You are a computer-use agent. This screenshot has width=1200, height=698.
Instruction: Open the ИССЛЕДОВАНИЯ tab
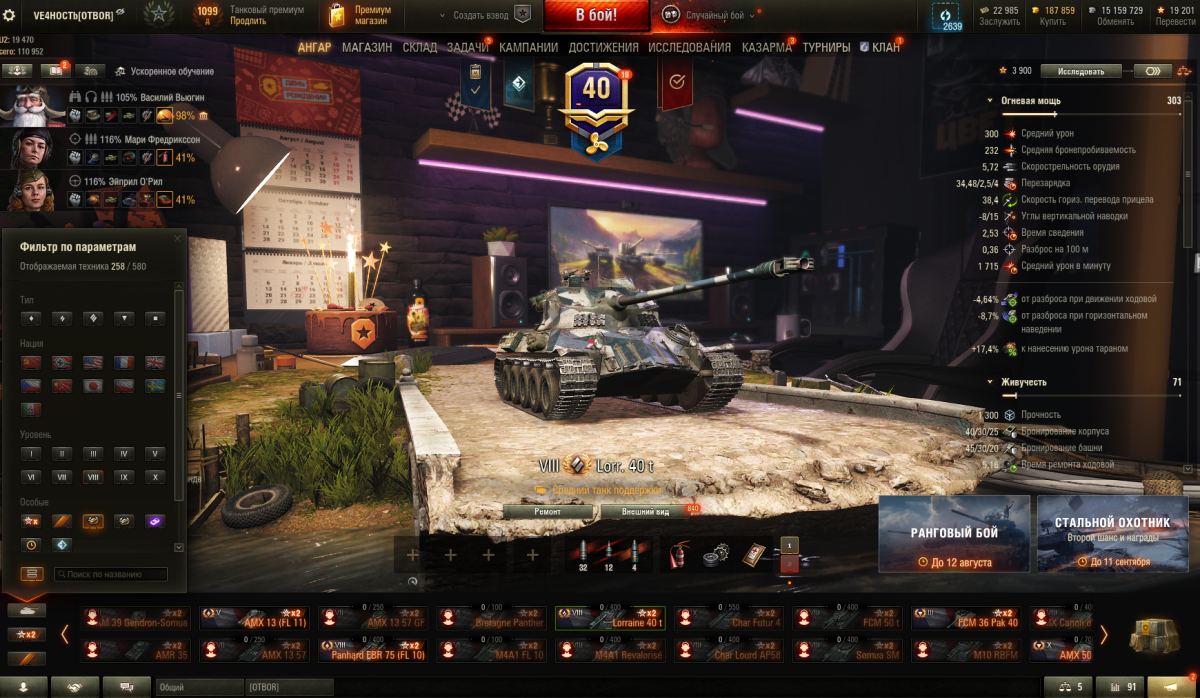tap(689, 47)
